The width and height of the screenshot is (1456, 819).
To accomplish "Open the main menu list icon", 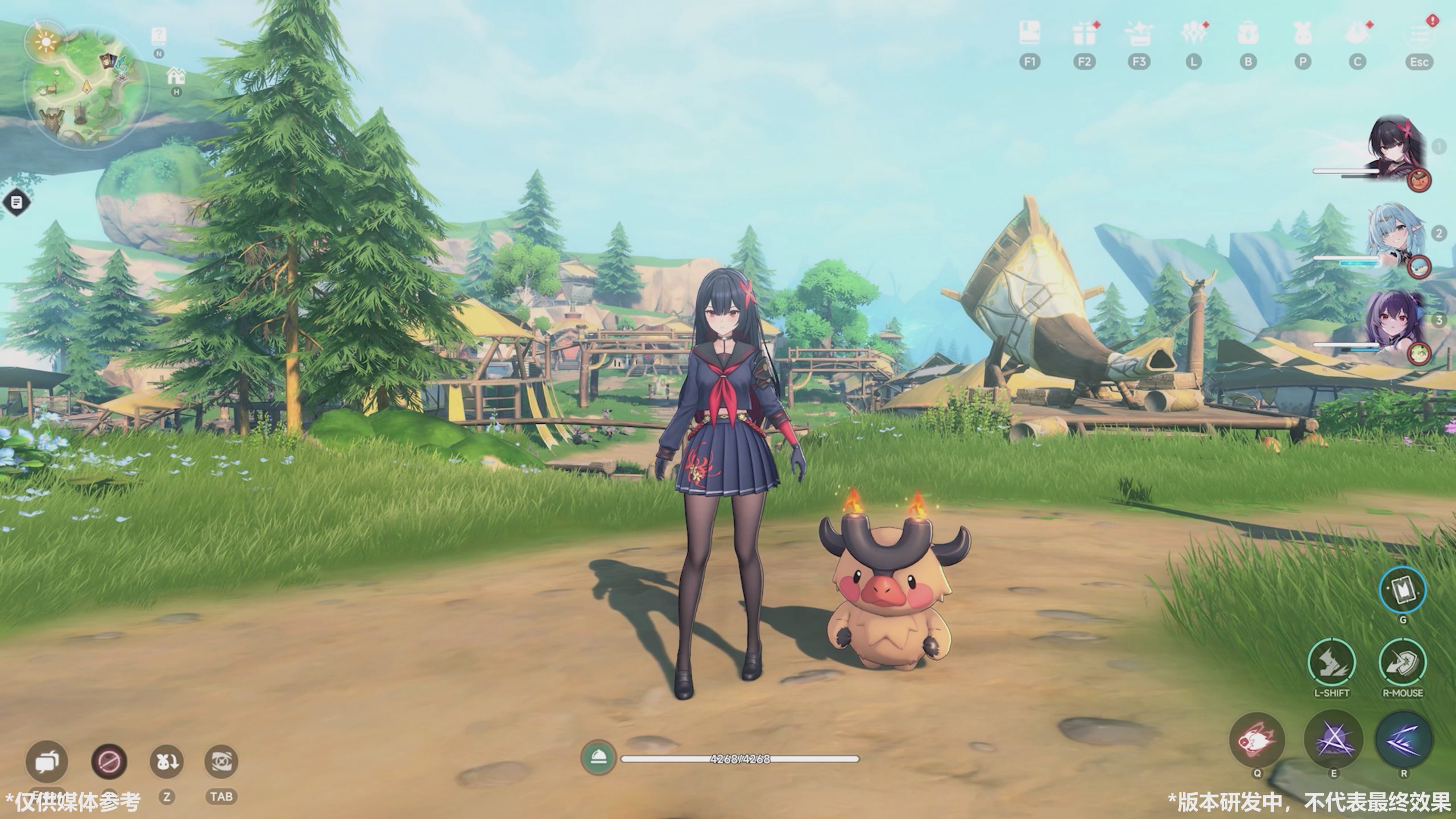I will coord(1419,35).
